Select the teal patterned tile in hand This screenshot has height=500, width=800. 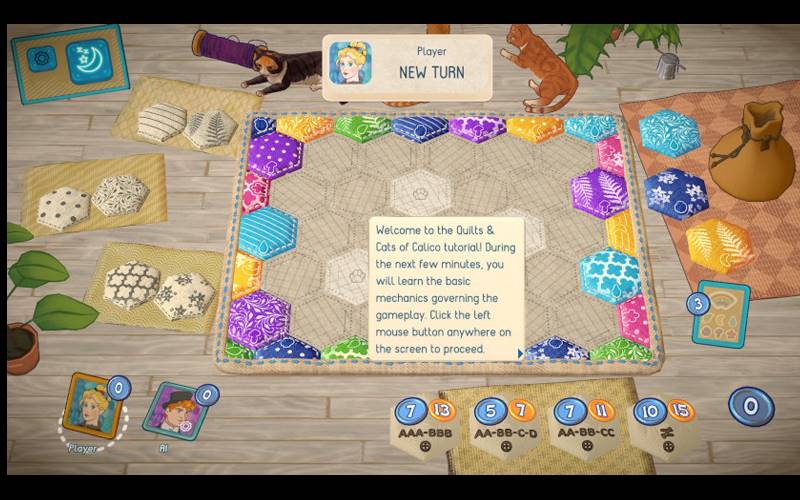[x=667, y=135]
